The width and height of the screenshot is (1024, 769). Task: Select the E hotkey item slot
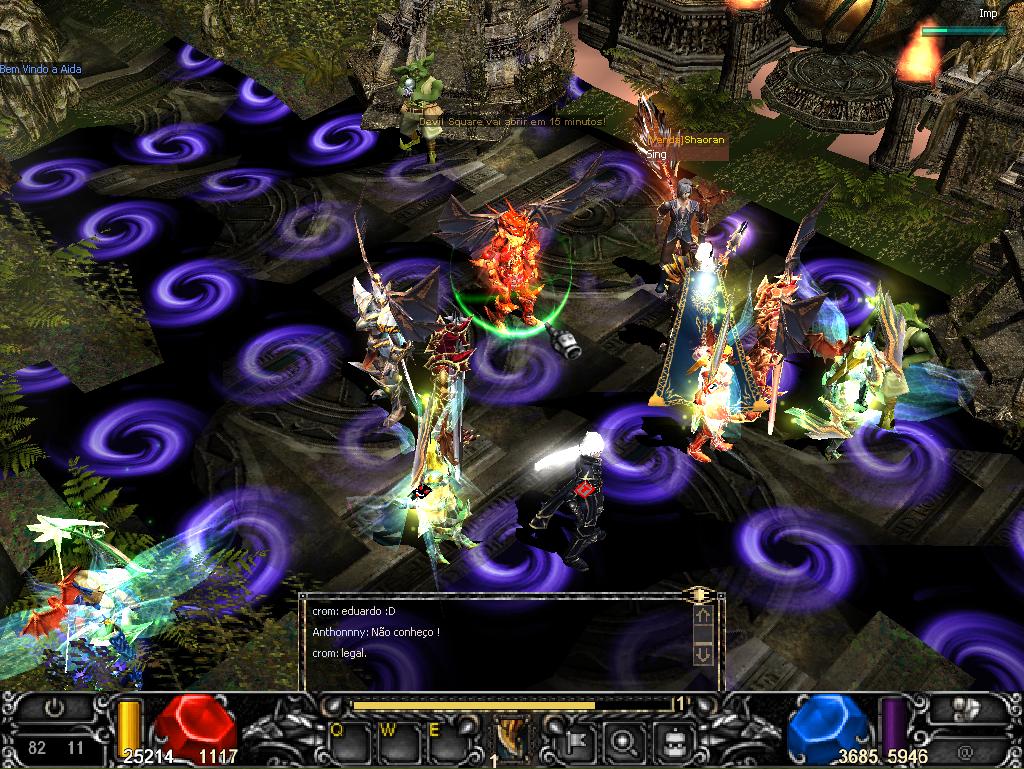(x=442, y=742)
